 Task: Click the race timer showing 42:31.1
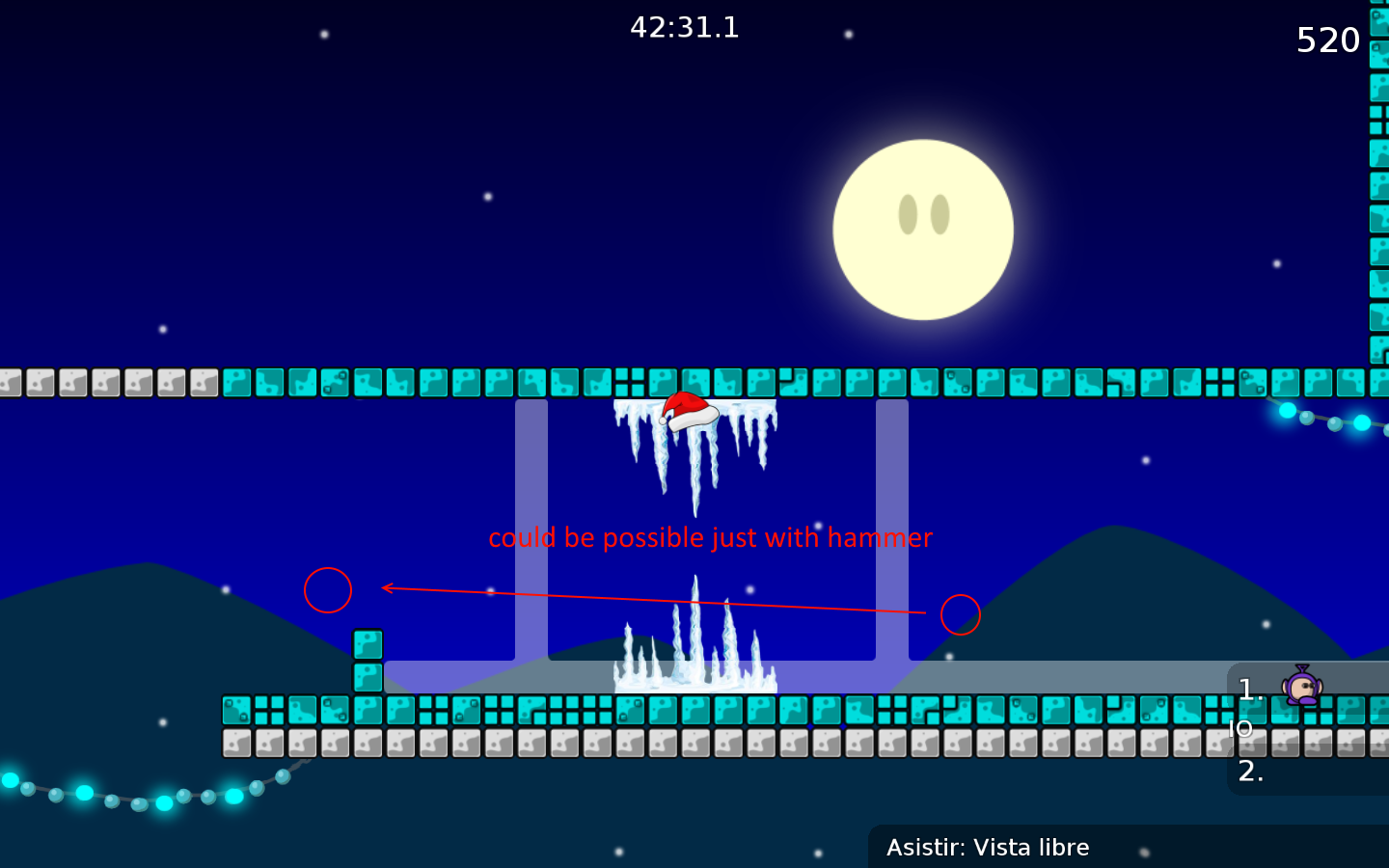click(x=685, y=27)
